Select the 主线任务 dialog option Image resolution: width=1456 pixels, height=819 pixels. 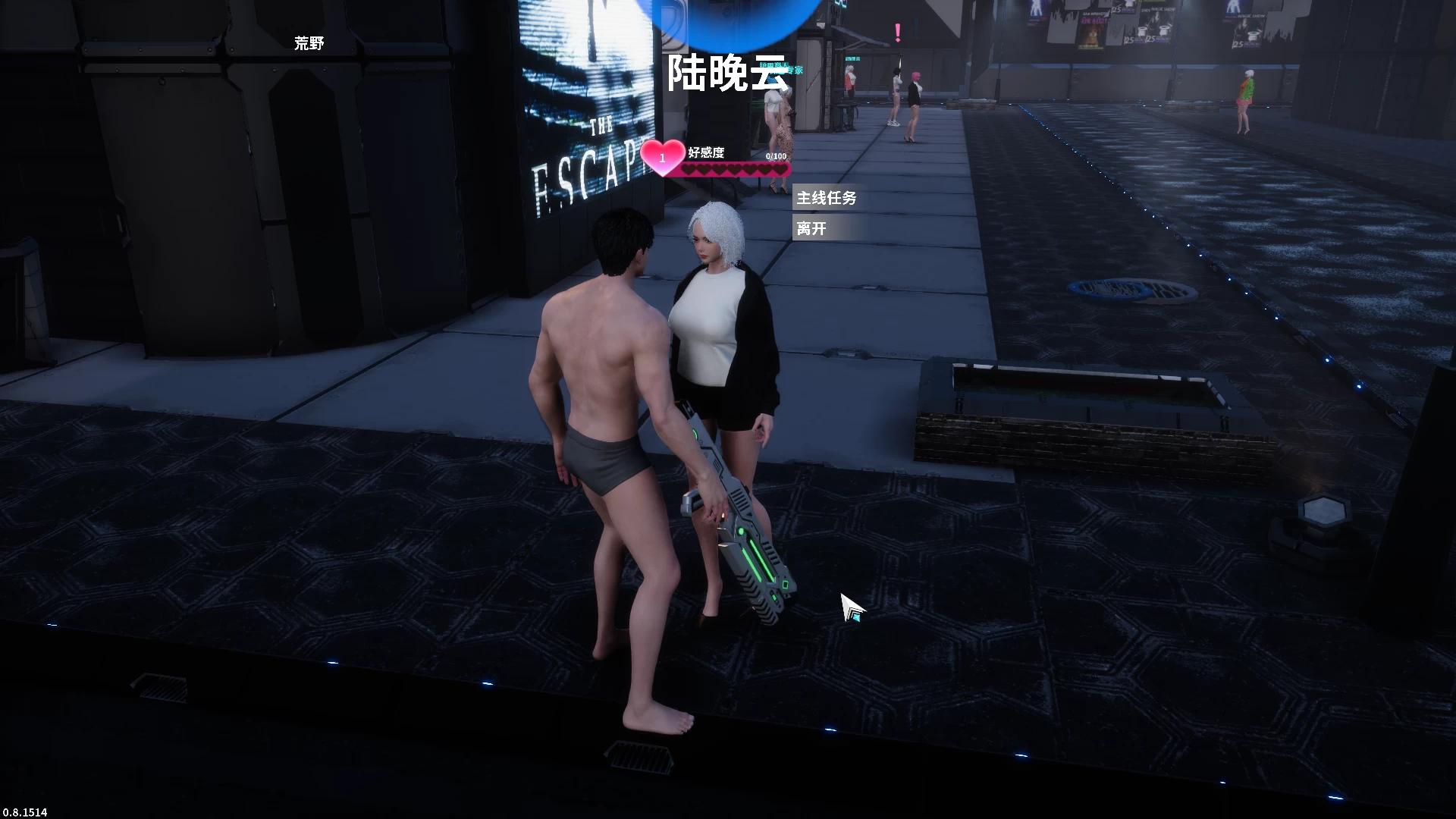(x=827, y=199)
